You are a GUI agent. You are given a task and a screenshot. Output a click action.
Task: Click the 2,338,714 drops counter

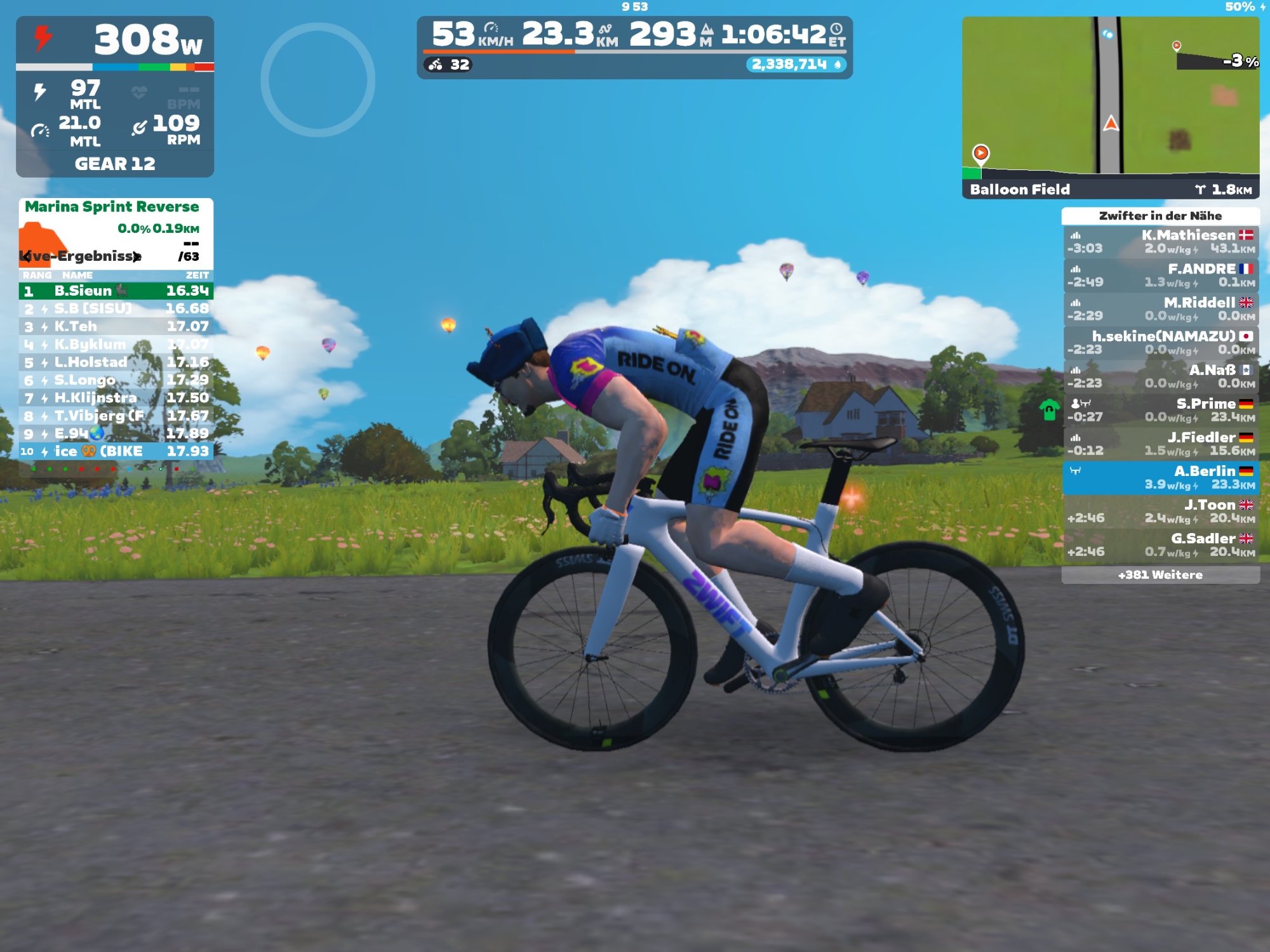click(796, 65)
